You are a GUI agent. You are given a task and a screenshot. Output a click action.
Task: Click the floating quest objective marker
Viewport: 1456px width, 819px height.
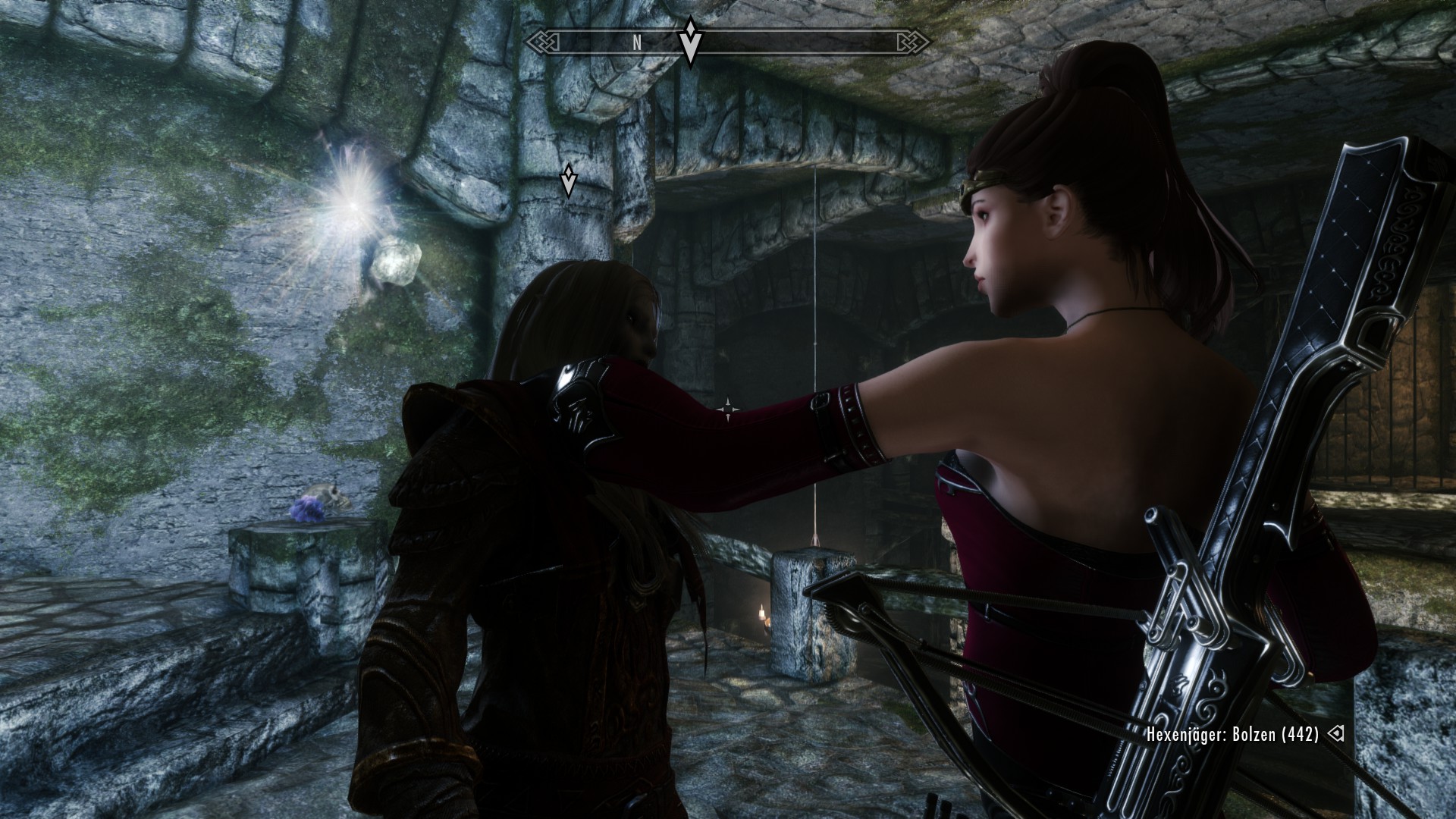[569, 180]
